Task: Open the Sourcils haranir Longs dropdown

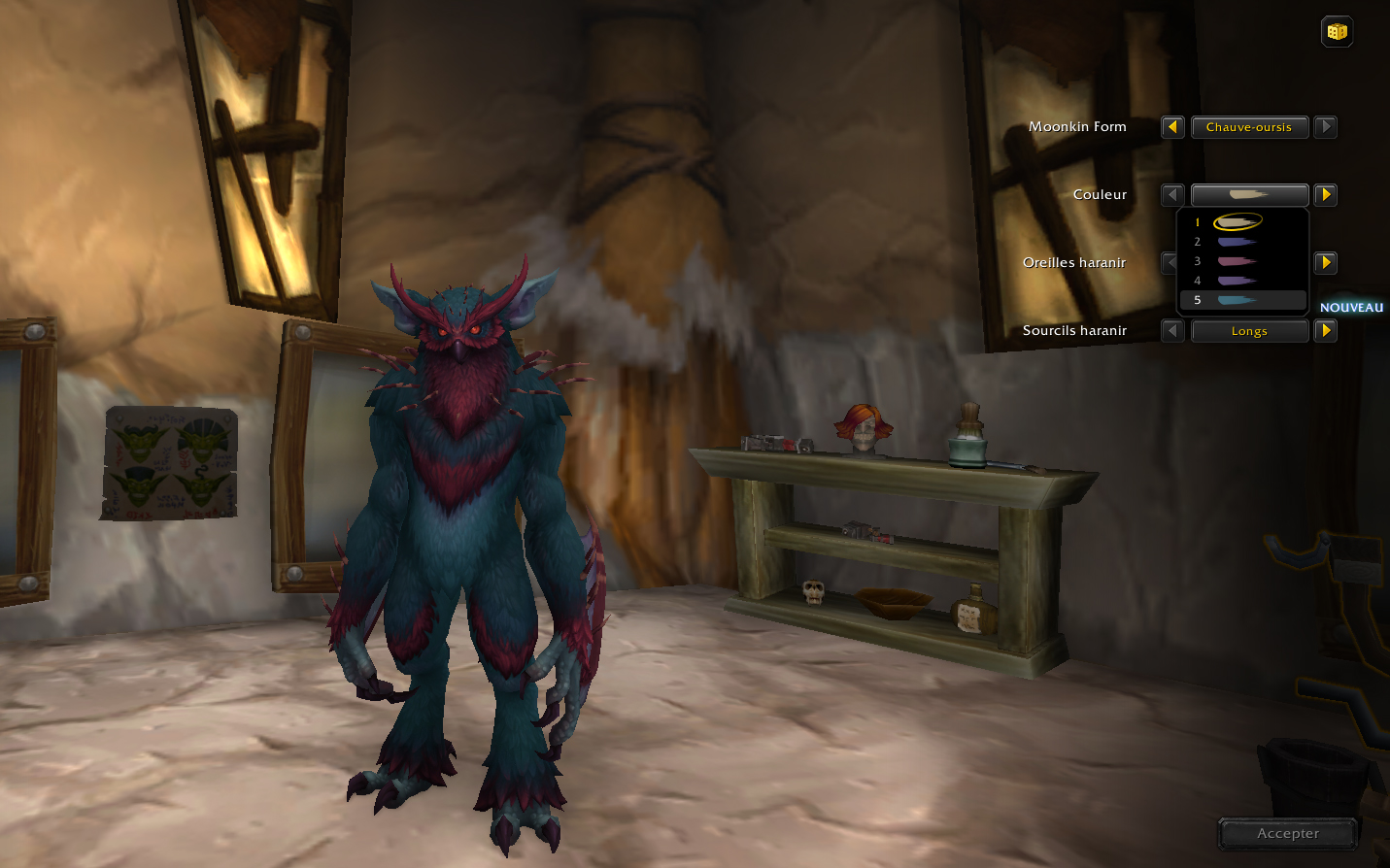Action: pyautogui.click(x=1249, y=331)
